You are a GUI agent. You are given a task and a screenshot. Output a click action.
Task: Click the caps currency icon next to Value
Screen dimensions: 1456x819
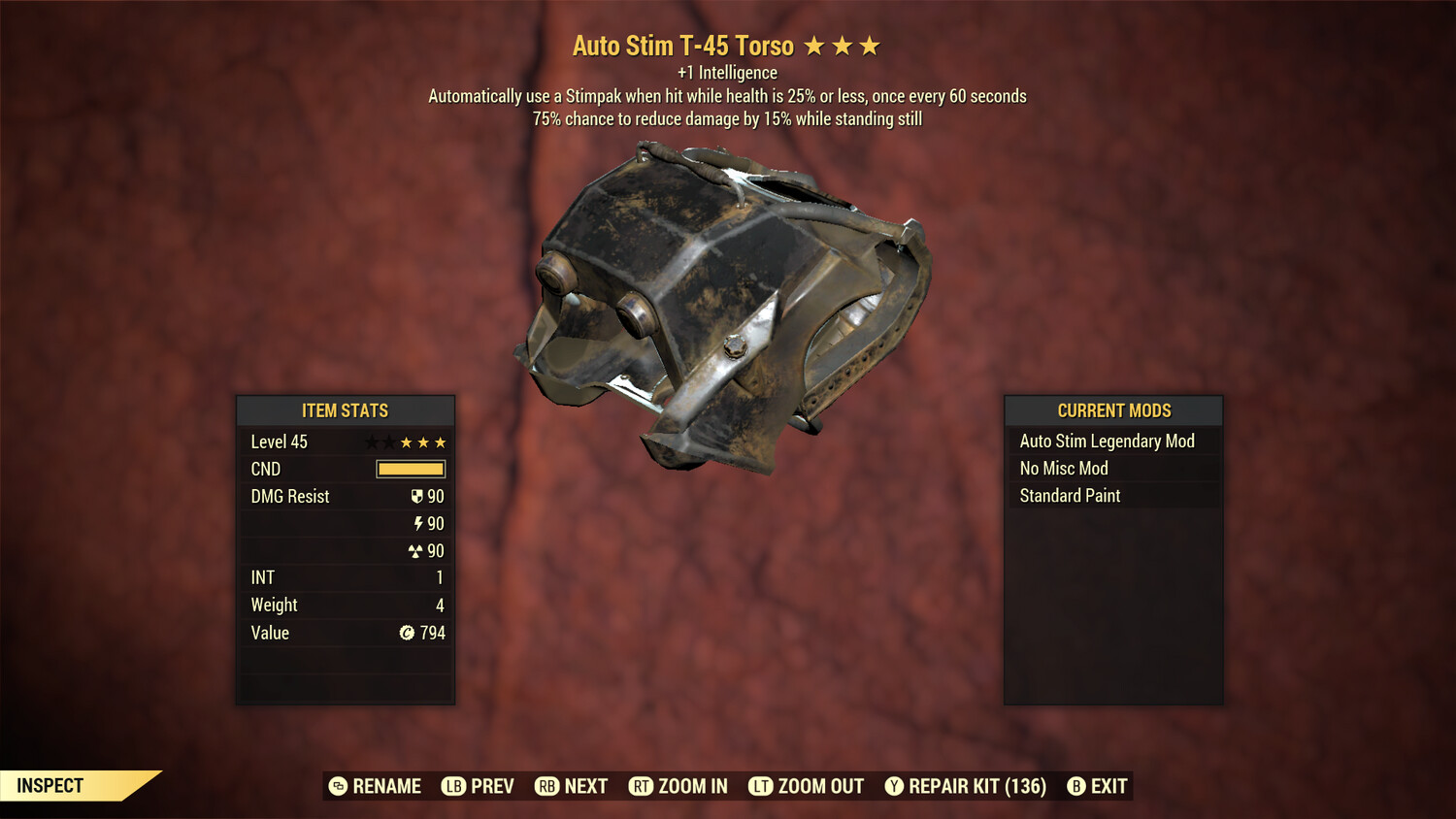coord(407,633)
